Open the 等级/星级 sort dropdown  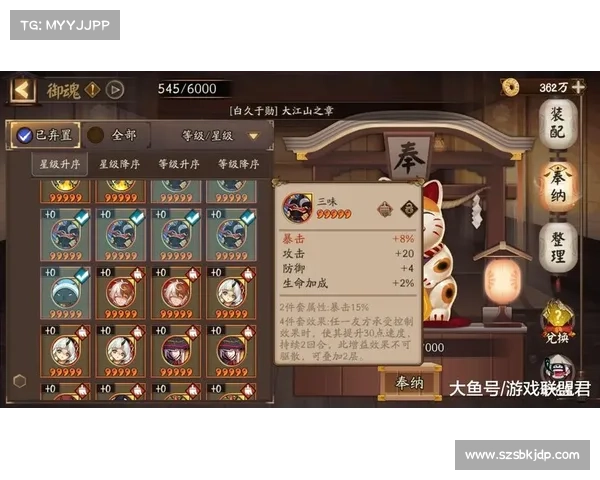pos(220,135)
